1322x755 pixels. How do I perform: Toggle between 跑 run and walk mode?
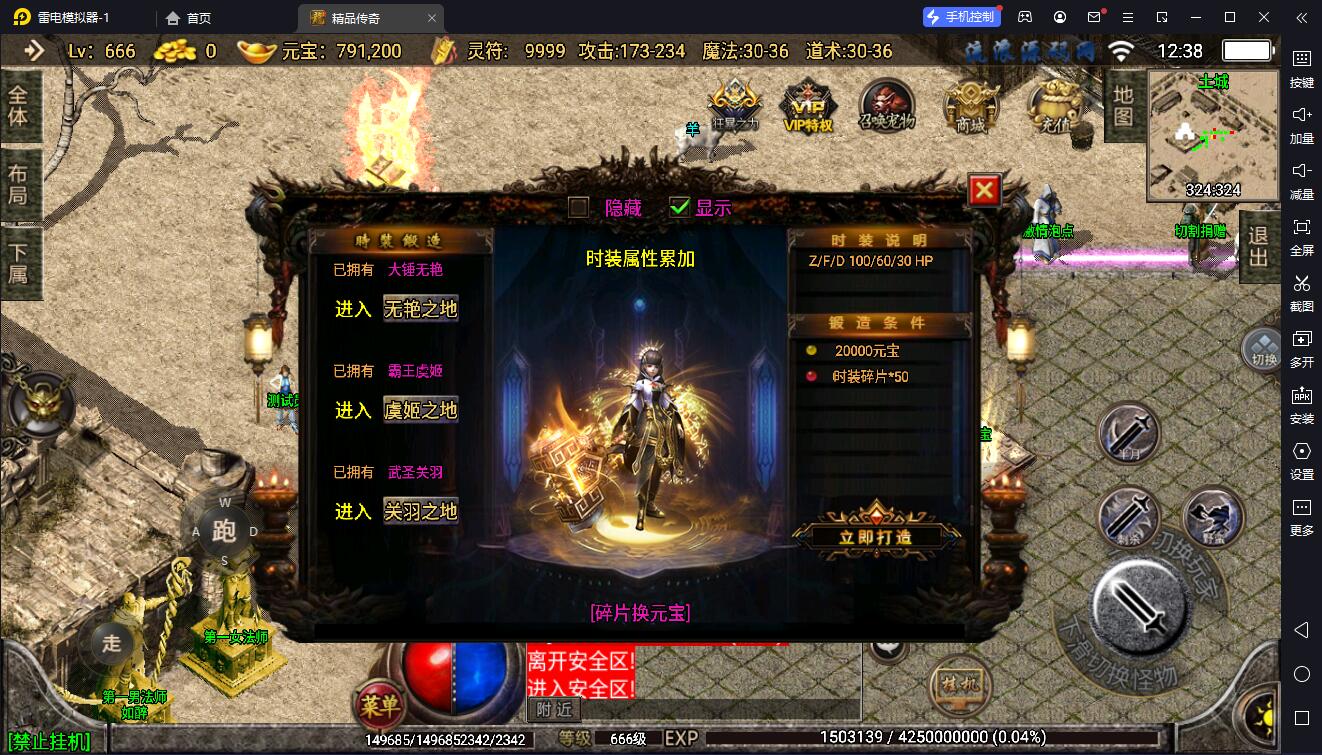[225, 531]
